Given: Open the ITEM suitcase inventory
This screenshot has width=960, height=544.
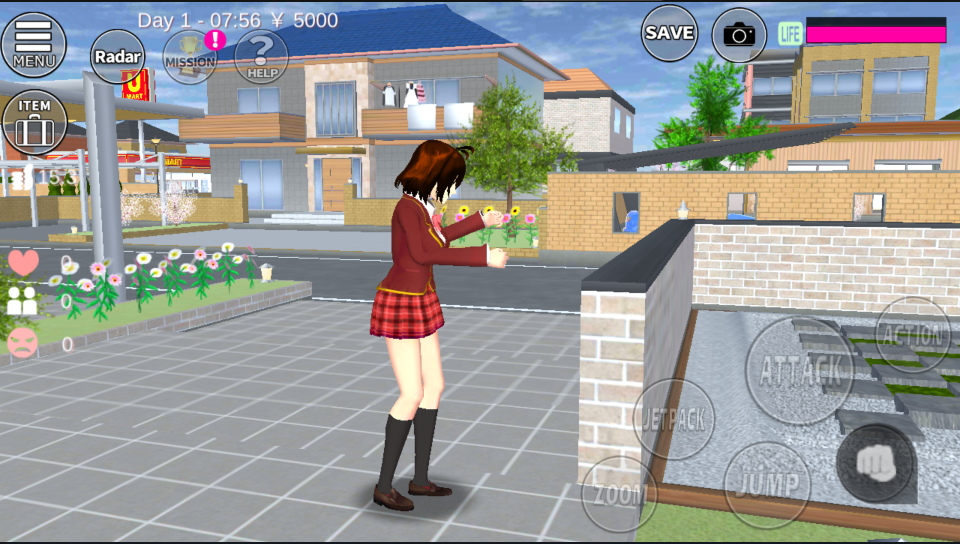Looking at the screenshot, I should (34, 122).
